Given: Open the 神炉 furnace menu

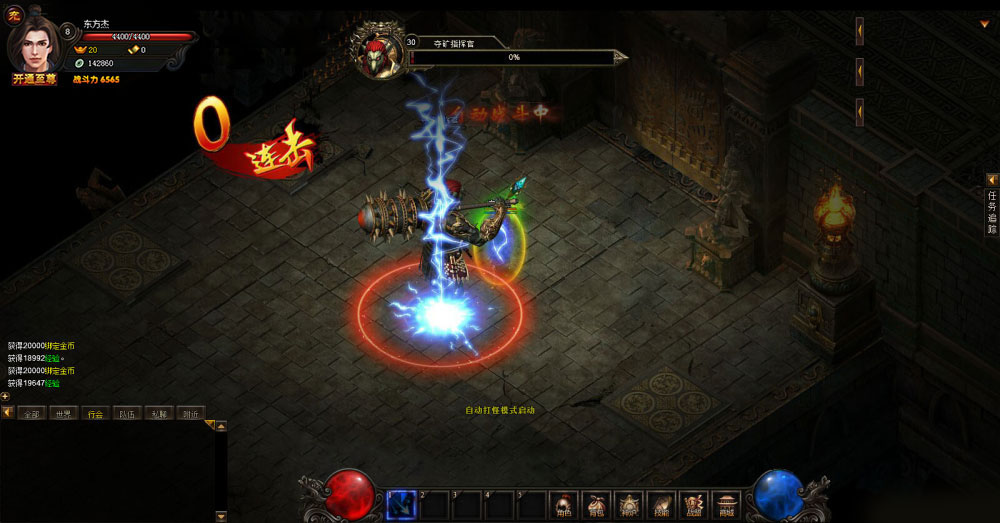Looking at the screenshot, I should [628, 504].
